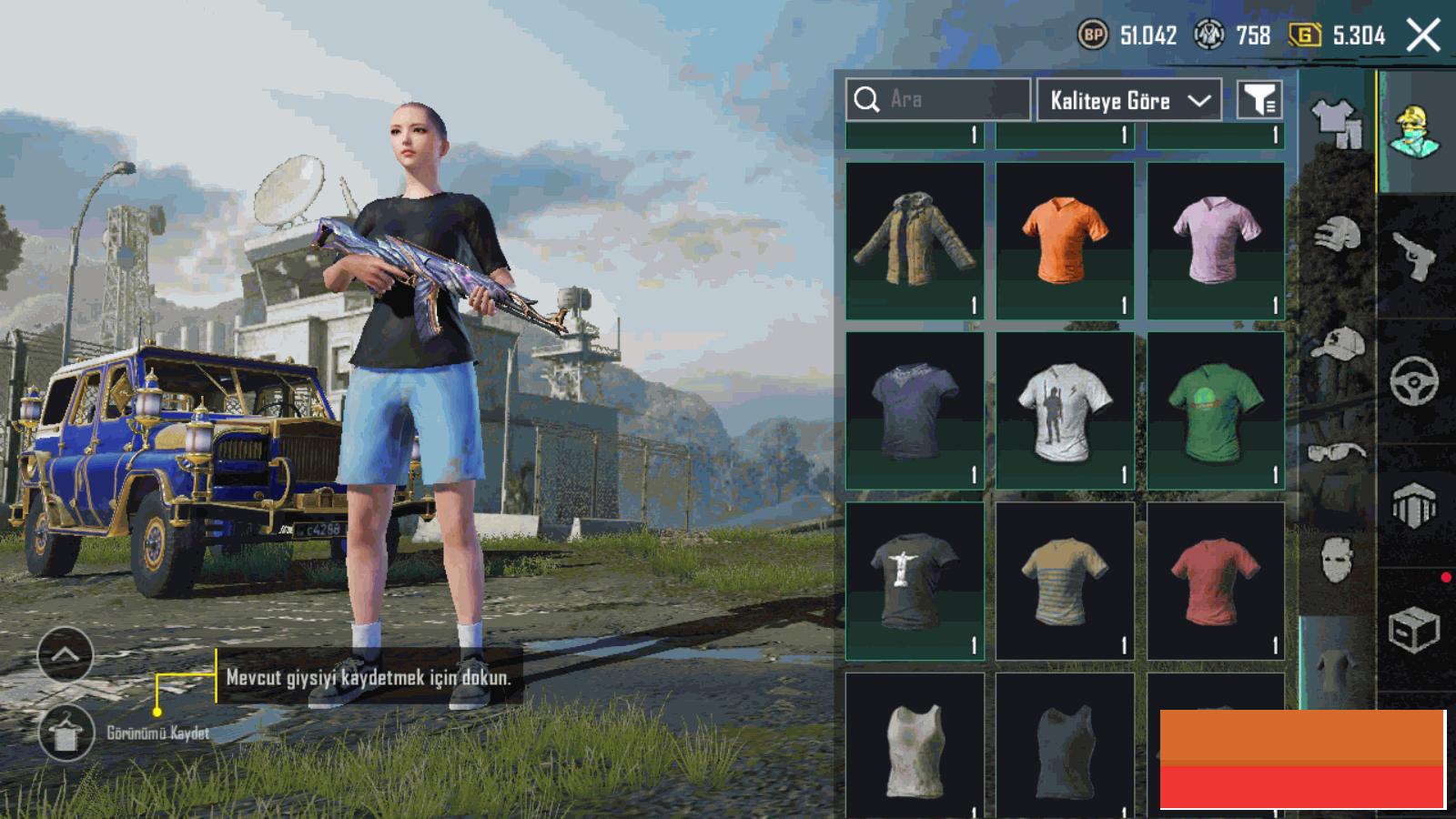The width and height of the screenshot is (1456, 819).
Task: Switch to the face mask category
Action: [x=1337, y=557]
